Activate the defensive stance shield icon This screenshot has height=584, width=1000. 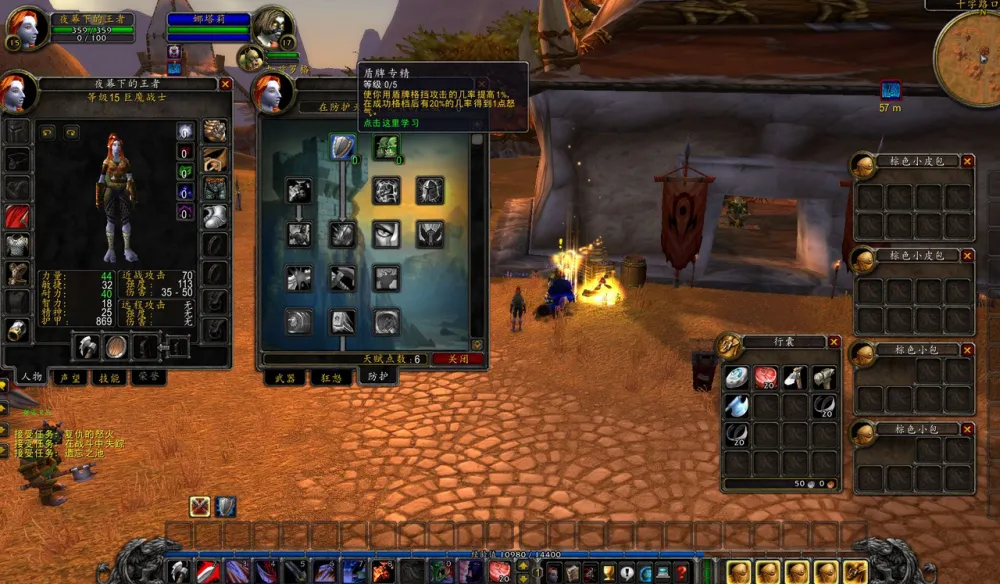[226, 506]
